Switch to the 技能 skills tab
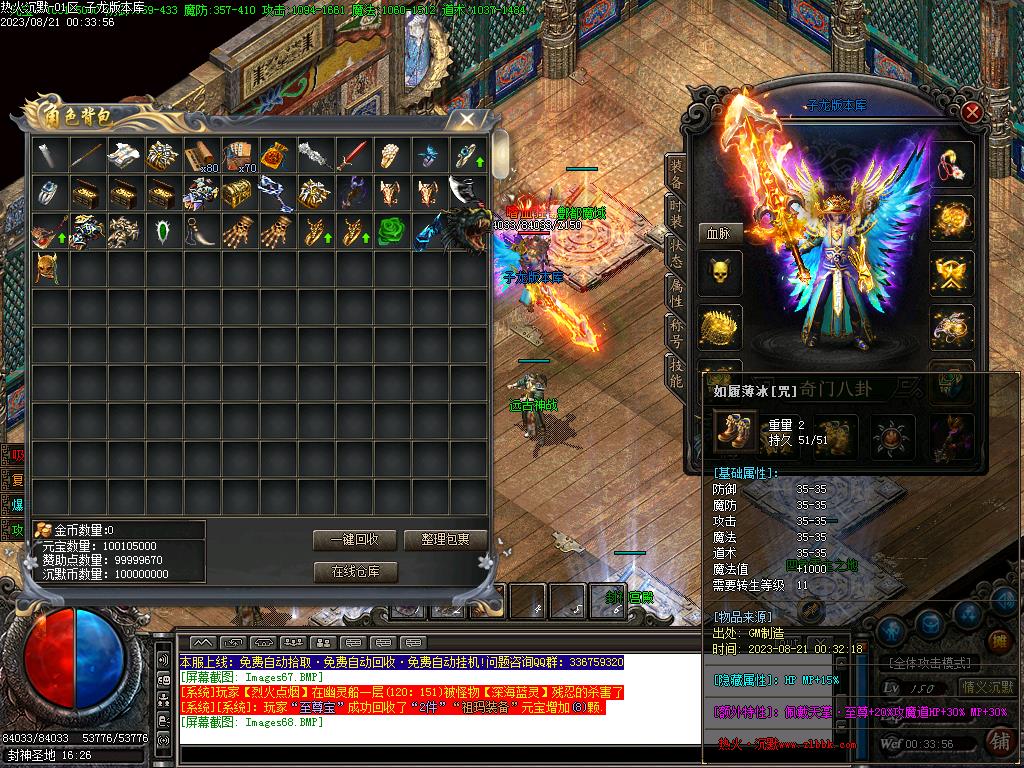The image size is (1024, 768). tap(677, 374)
